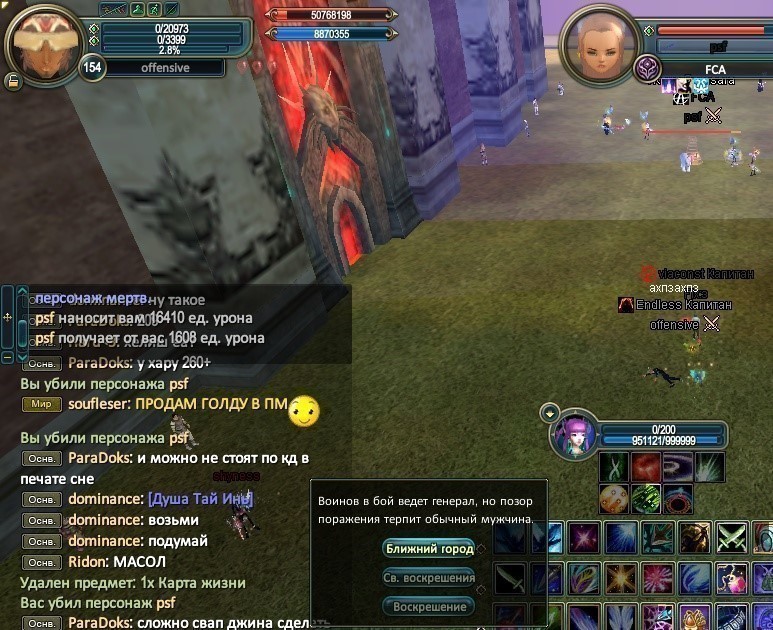This screenshot has height=630, width=773.
Task: Click ParaDoks's name in the chat
Action: click(100, 363)
